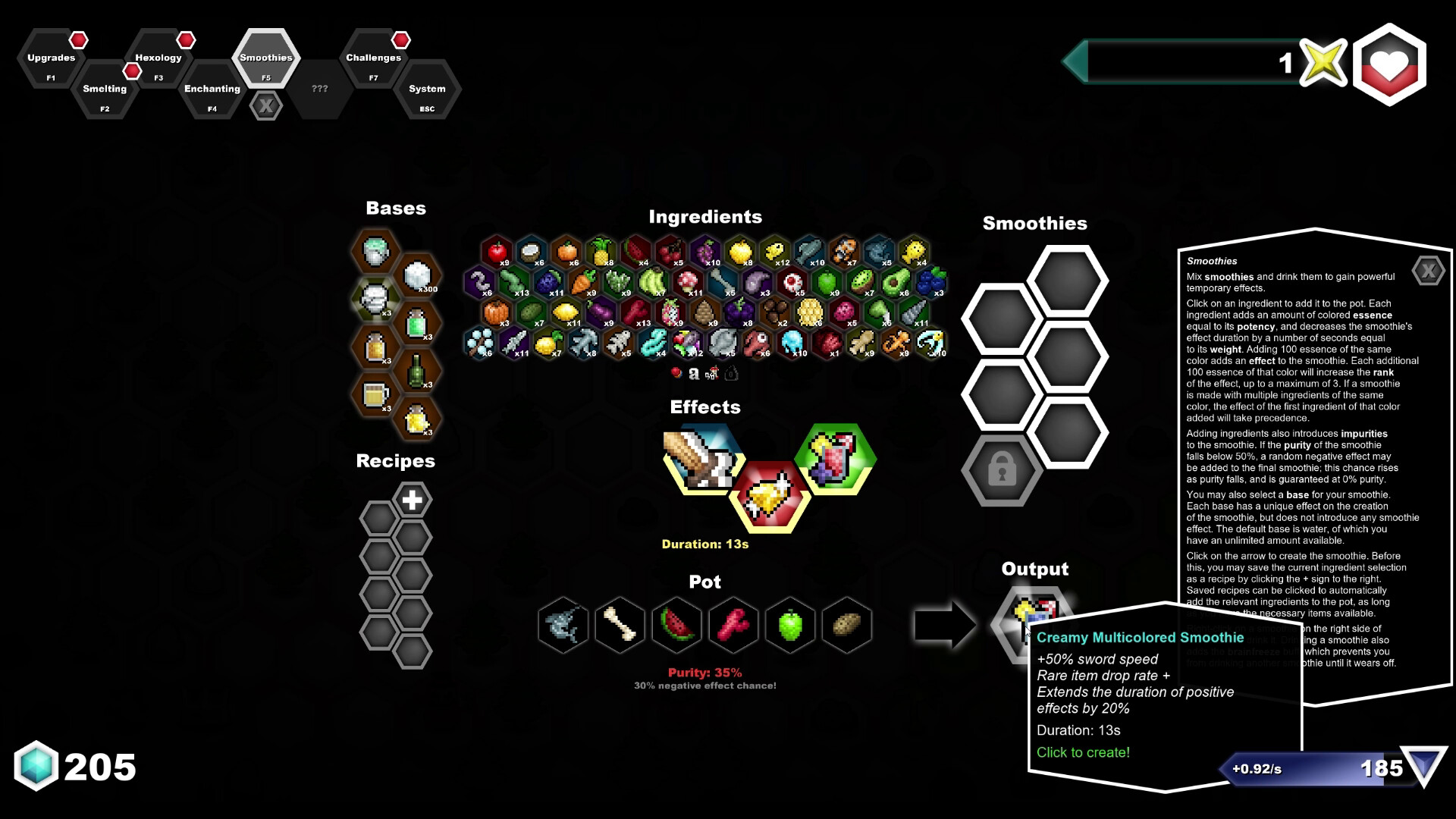Screen dimensions: 1456x819
Task: Select the green bottle base
Action: click(x=415, y=372)
